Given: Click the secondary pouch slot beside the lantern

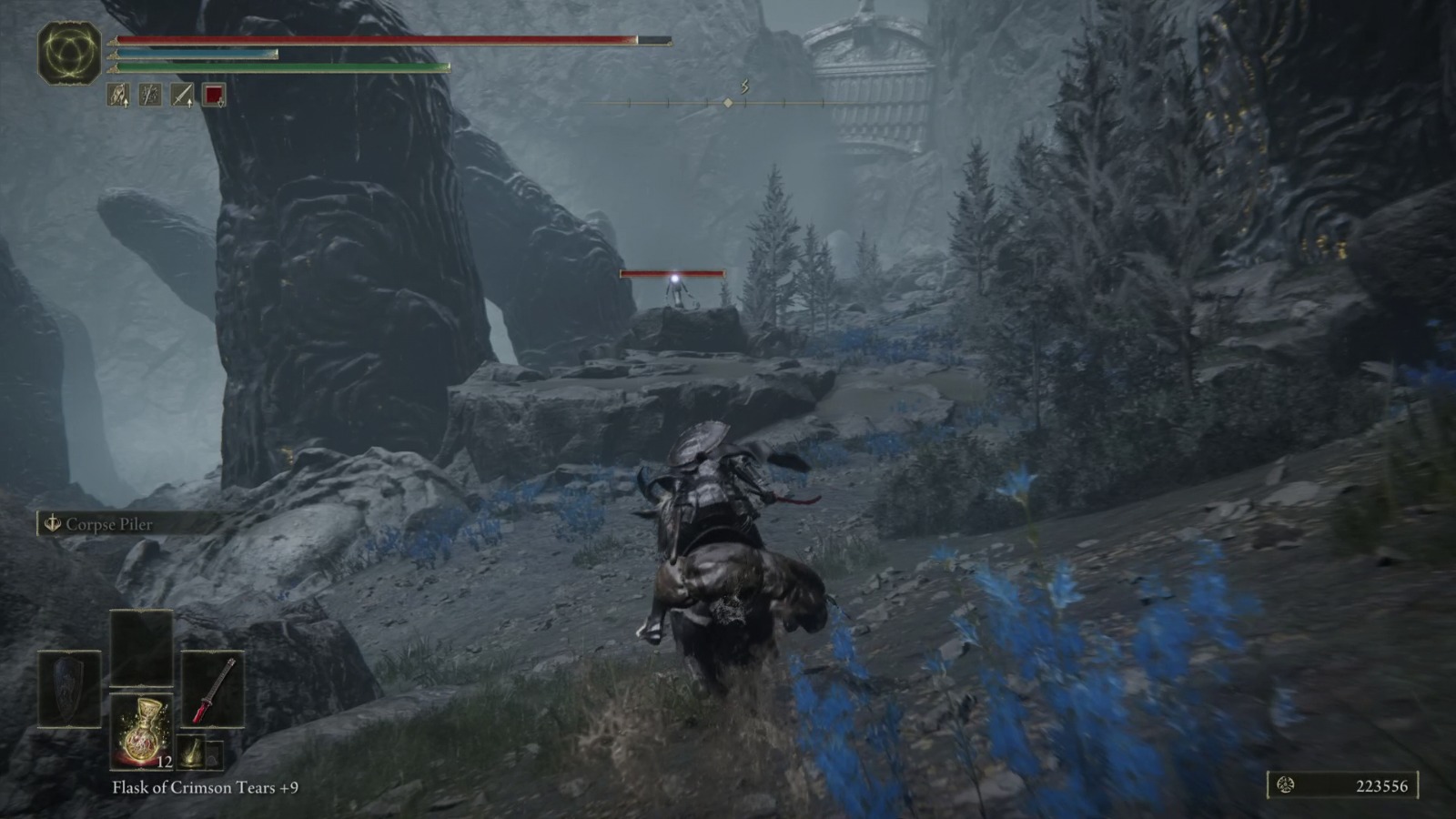Looking at the screenshot, I should pyautogui.click(x=215, y=755).
